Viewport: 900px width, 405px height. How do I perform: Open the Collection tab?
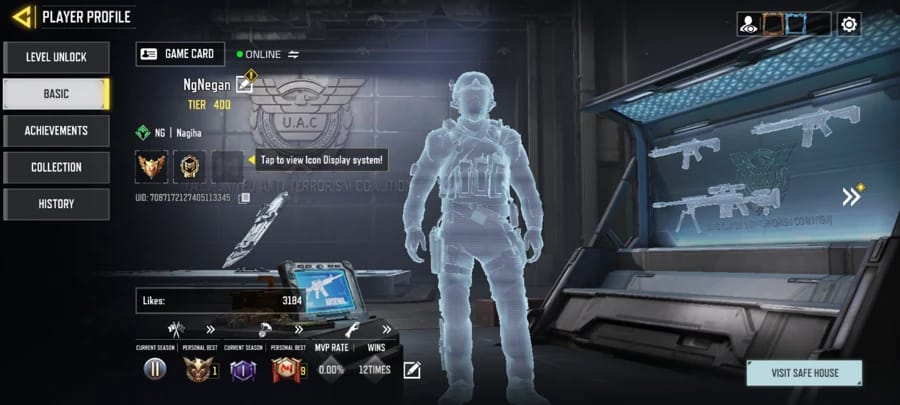coord(56,167)
